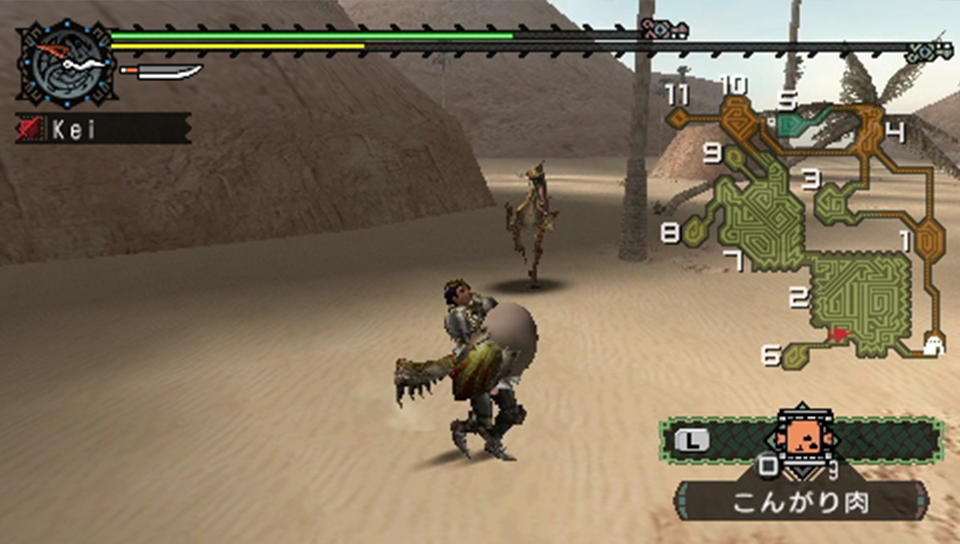Click the quest timer clock emblem
The width and height of the screenshot is (960, 544).
[65, 63]
